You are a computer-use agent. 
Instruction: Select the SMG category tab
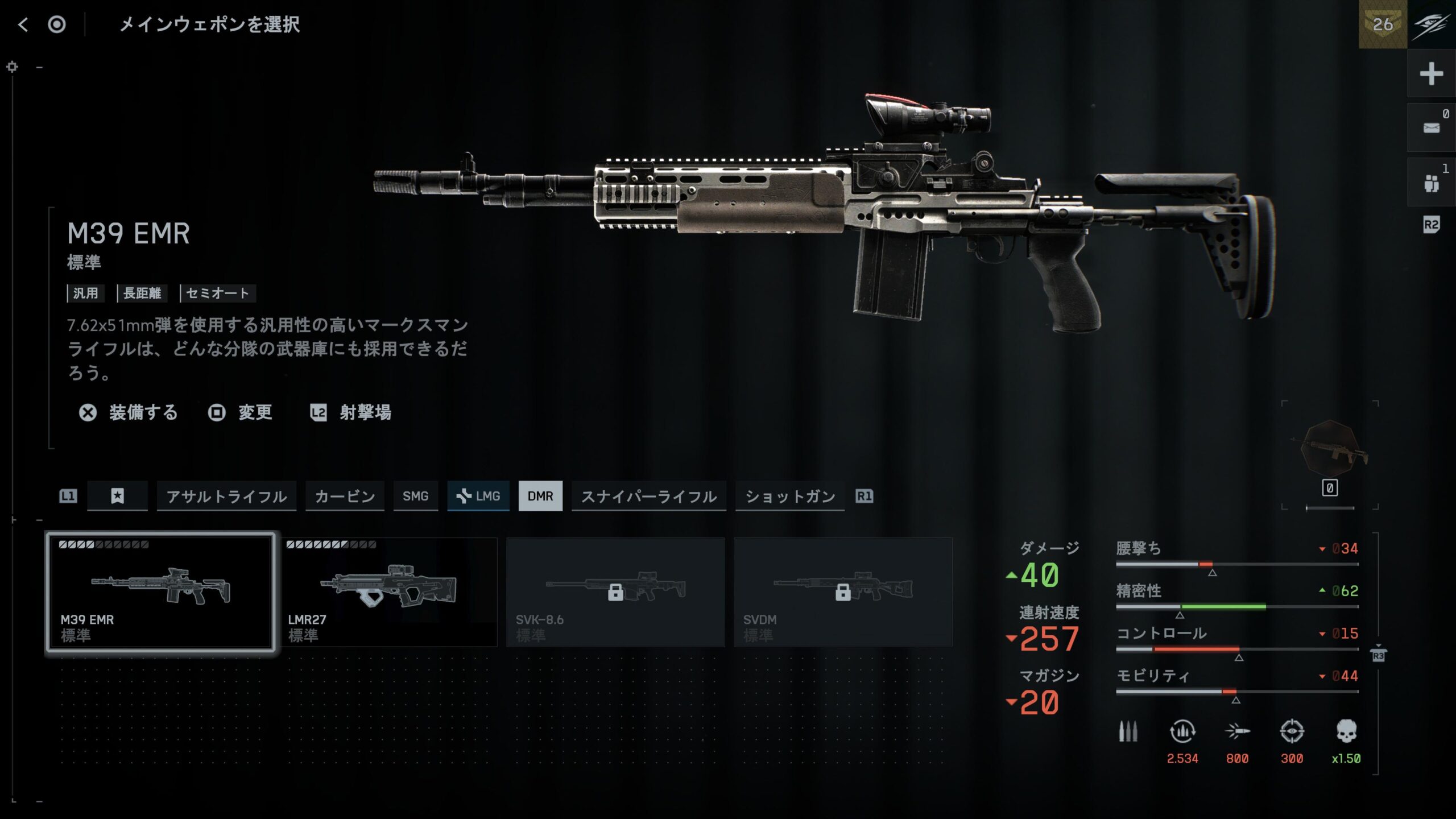coord(415,496)
